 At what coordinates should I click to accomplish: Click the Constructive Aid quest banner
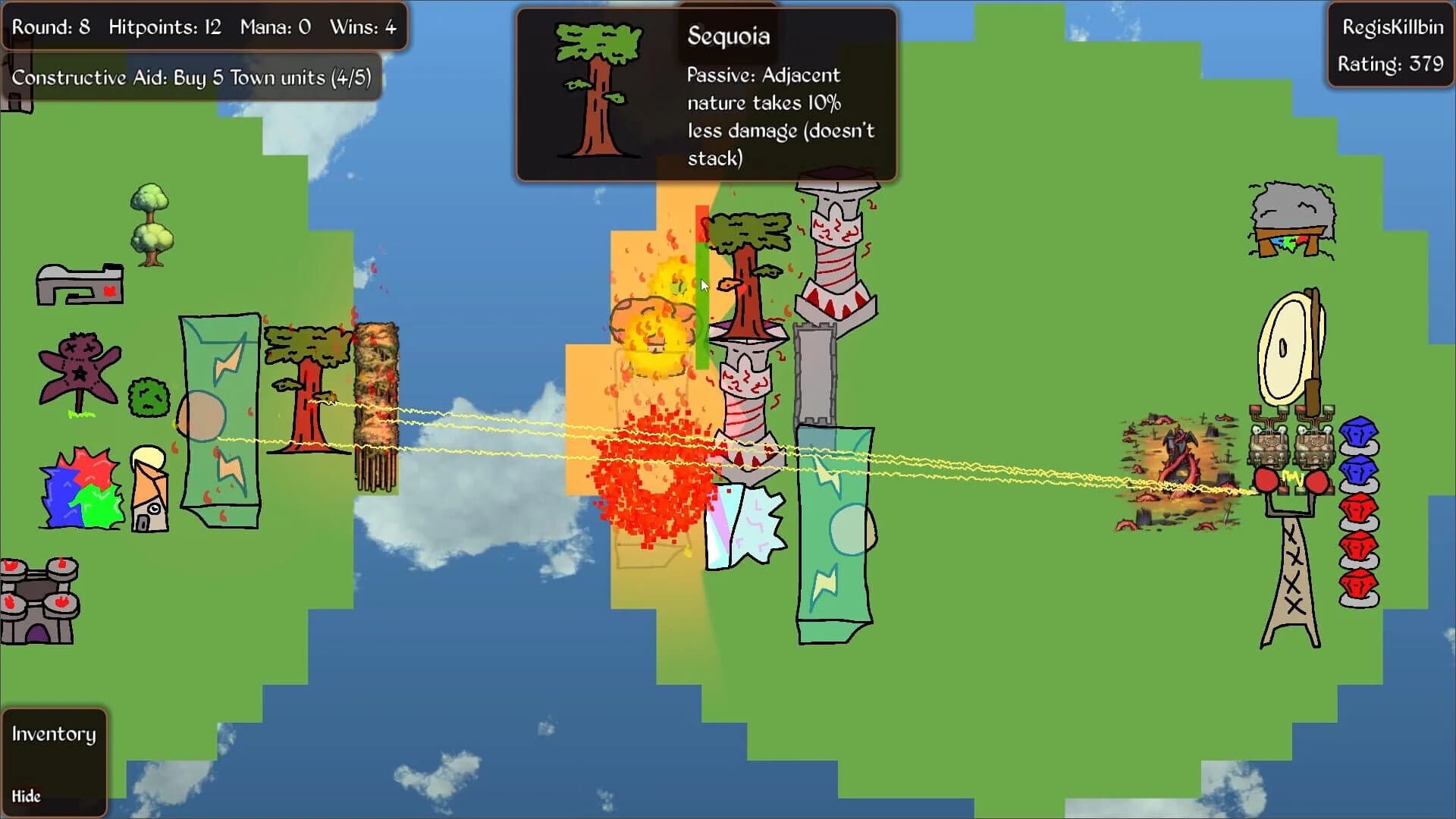point(190,77)
